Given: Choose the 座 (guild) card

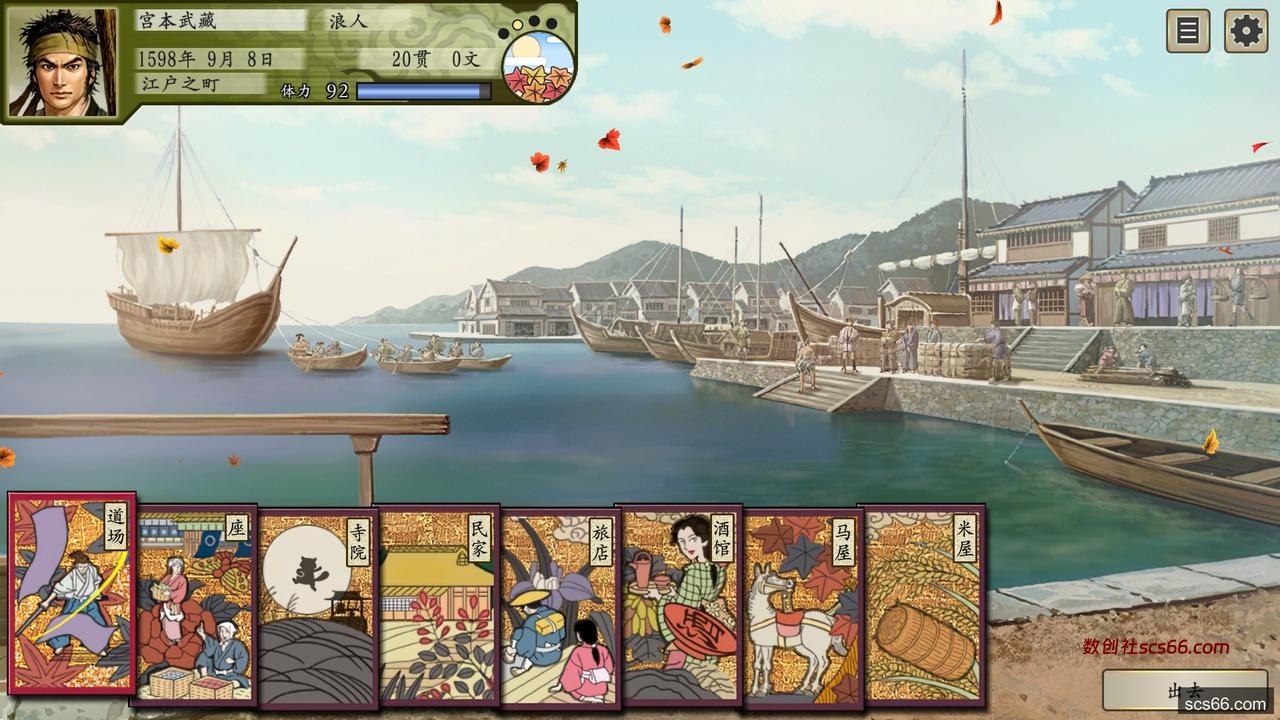Looking at the screenshot, I should (194, 605).
